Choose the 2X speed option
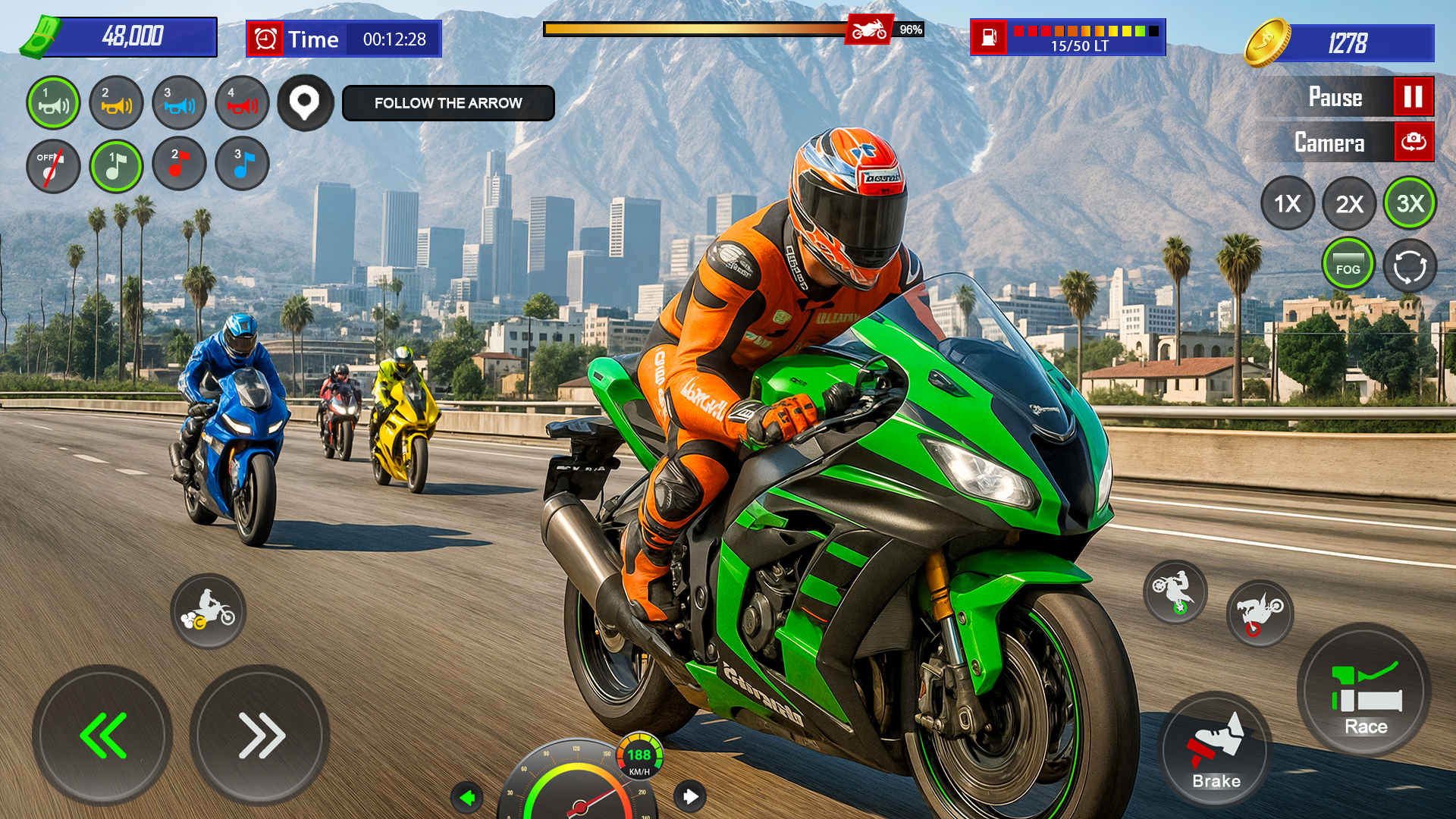 (x=1349, y=203)
